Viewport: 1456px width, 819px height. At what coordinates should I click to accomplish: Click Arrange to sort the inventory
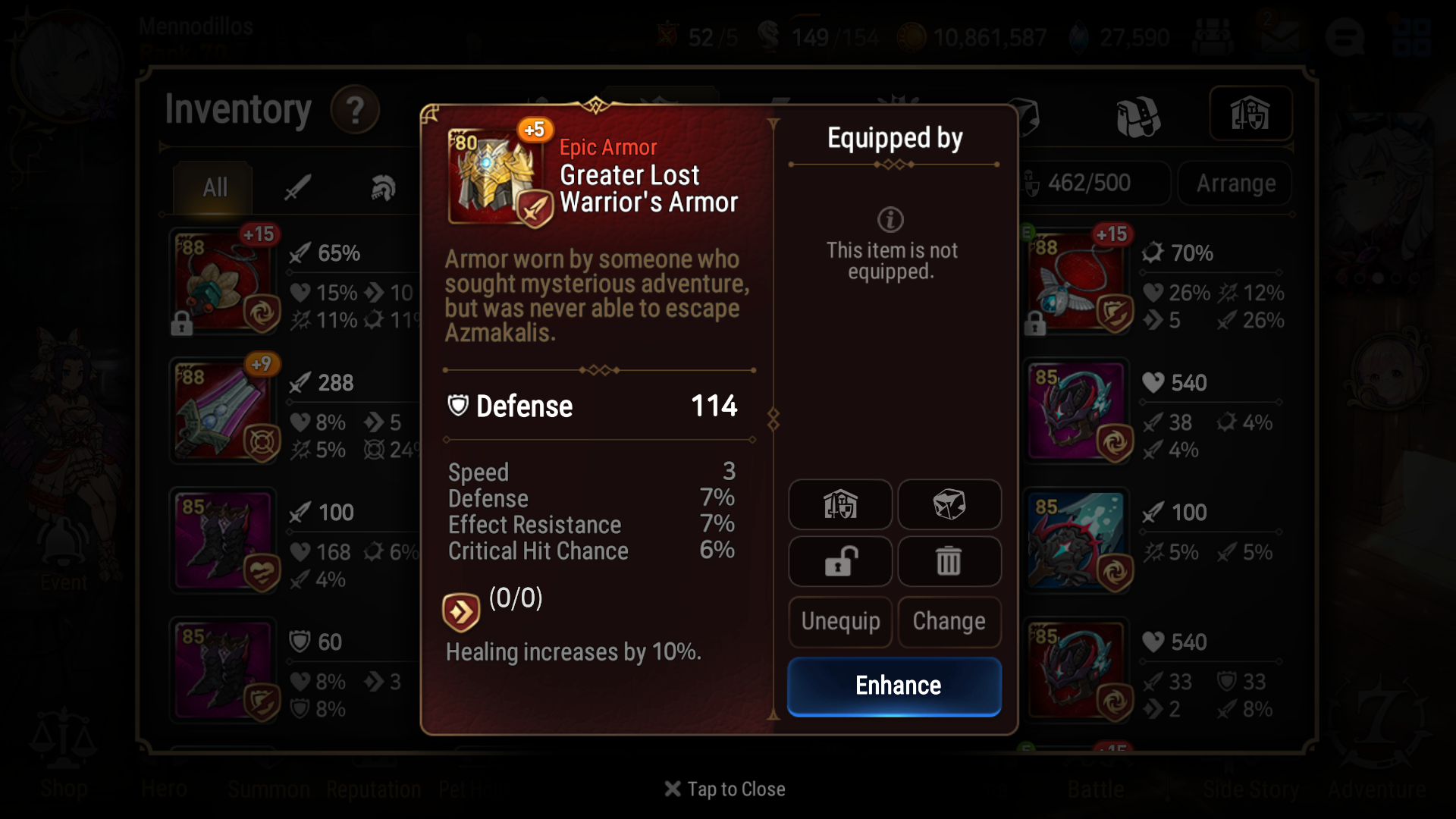[1235, 183]
